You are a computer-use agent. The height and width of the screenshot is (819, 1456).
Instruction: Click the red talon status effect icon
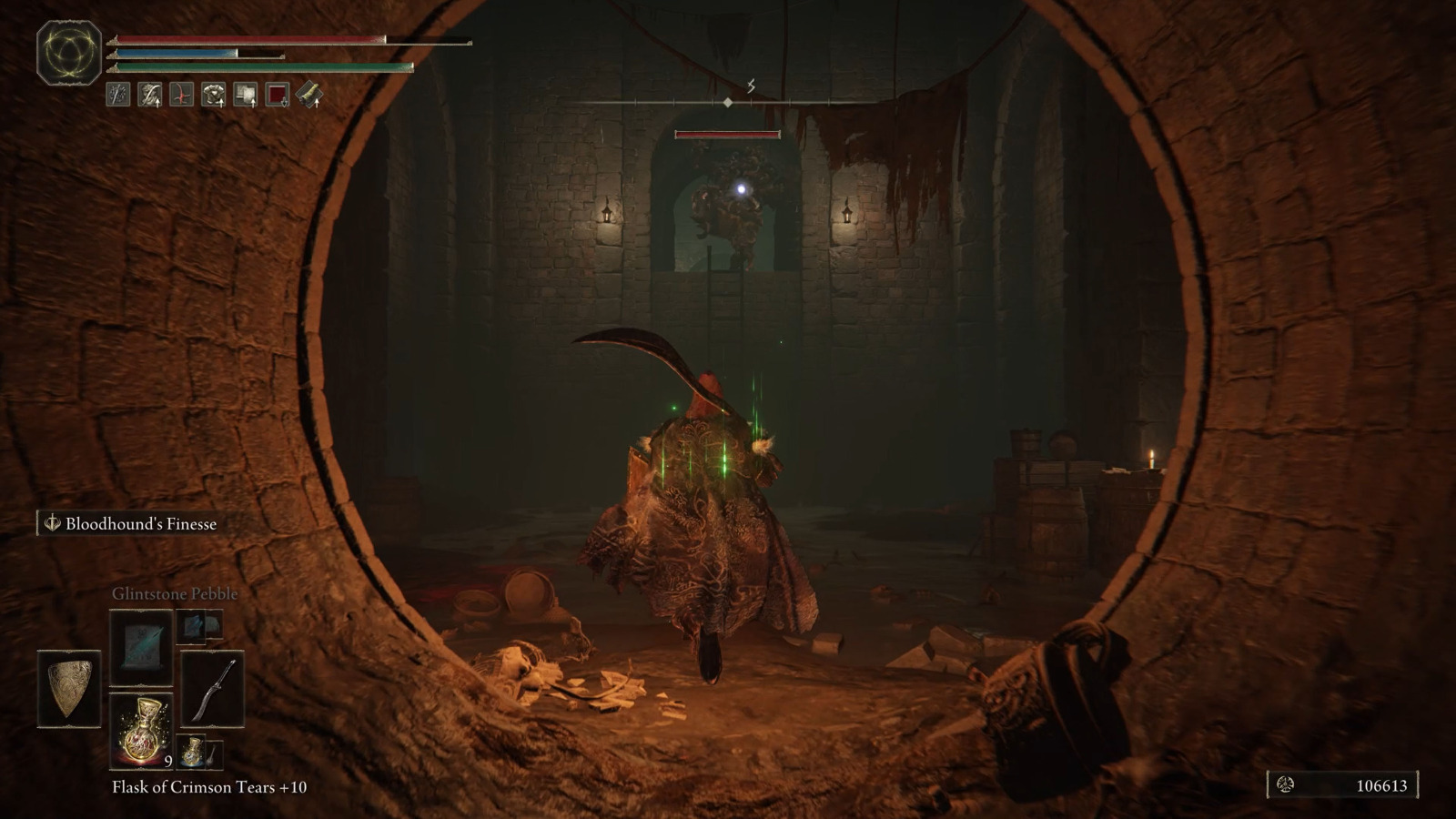180,94
